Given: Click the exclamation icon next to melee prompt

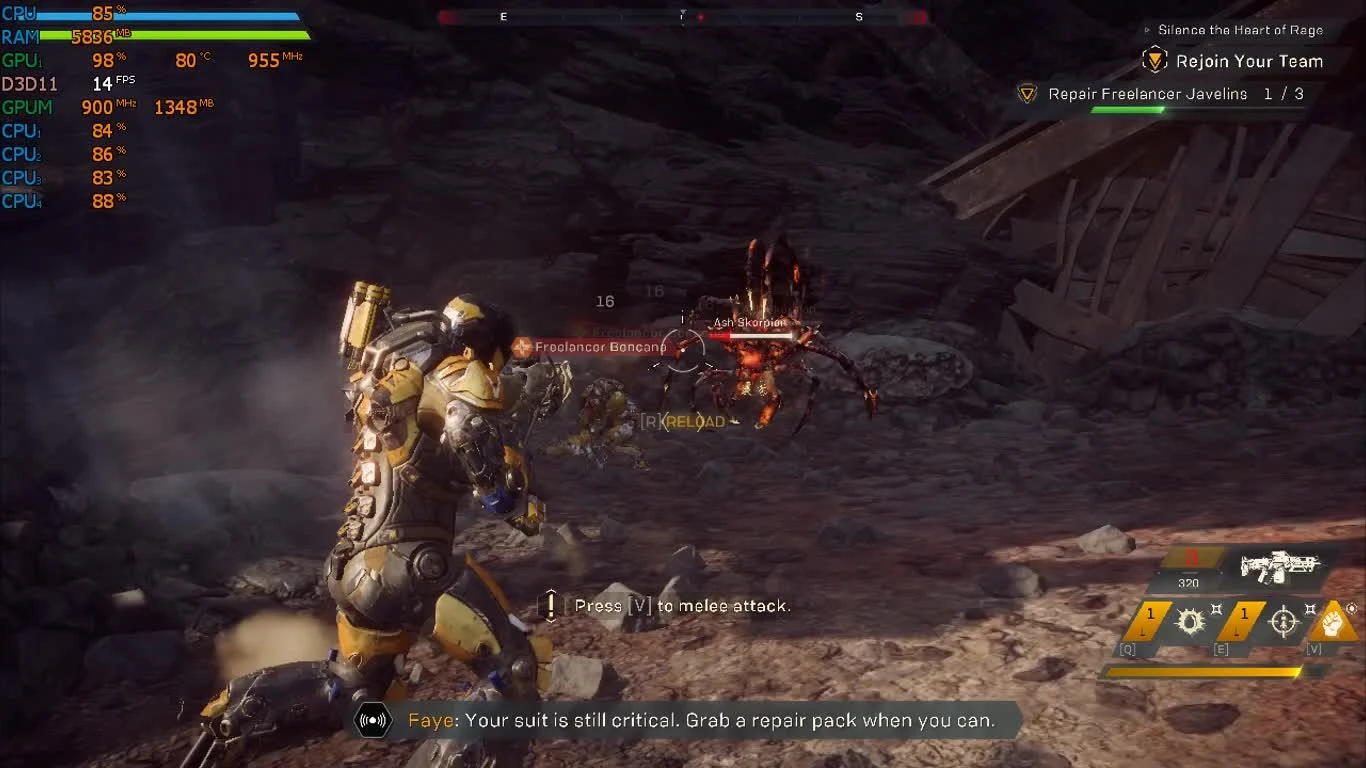Looking at the screenshot, I should click(549, 605).
